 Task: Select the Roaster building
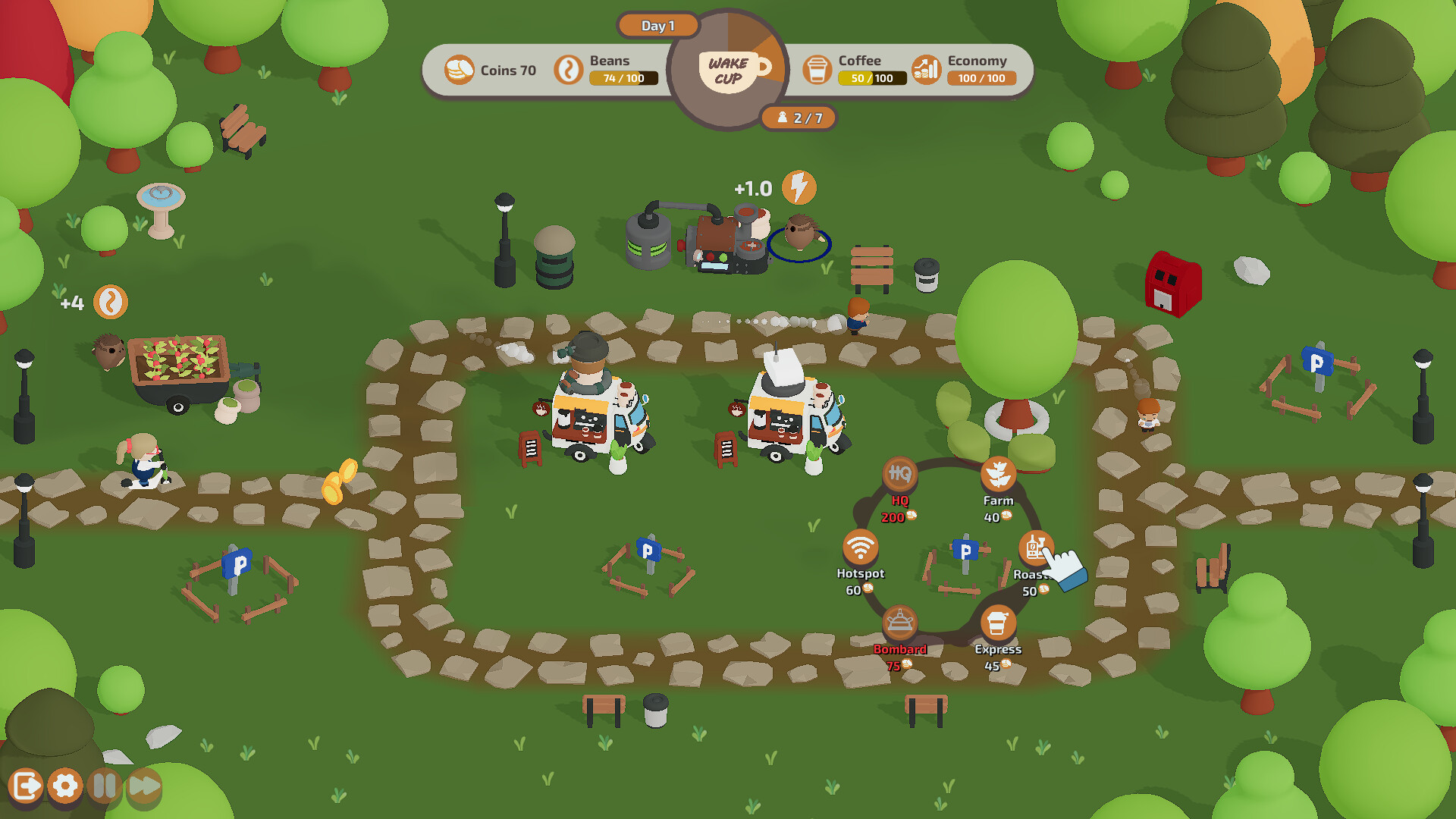pos(1035,547)
